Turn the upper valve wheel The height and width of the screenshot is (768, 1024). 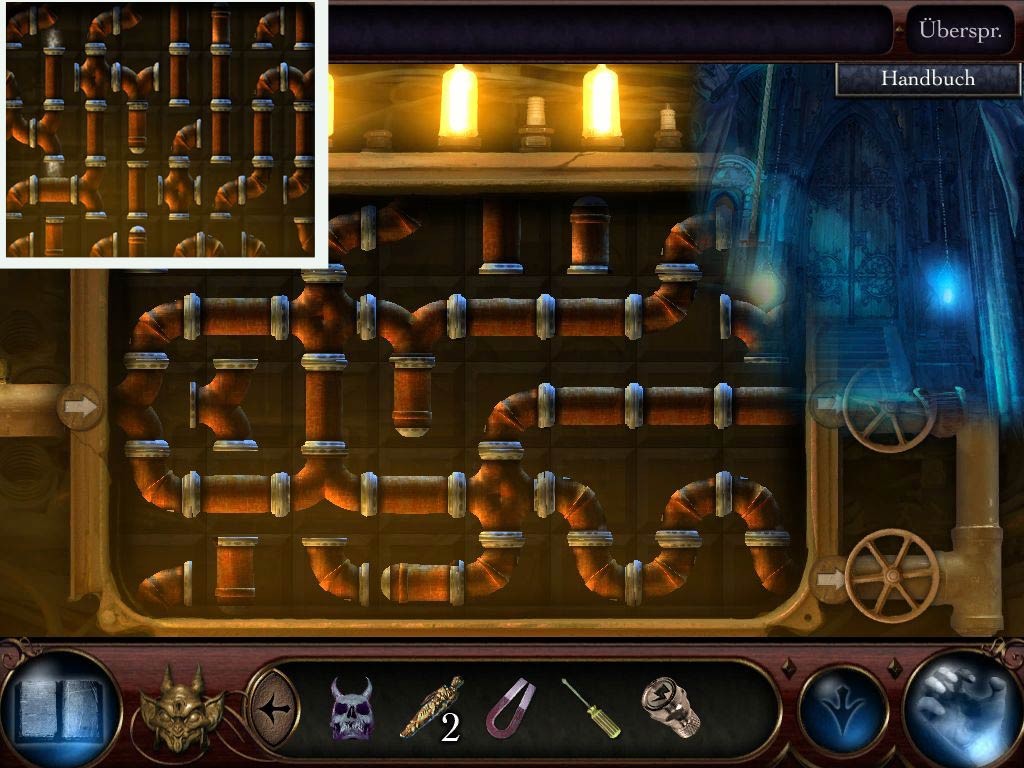tap(885, 407)
